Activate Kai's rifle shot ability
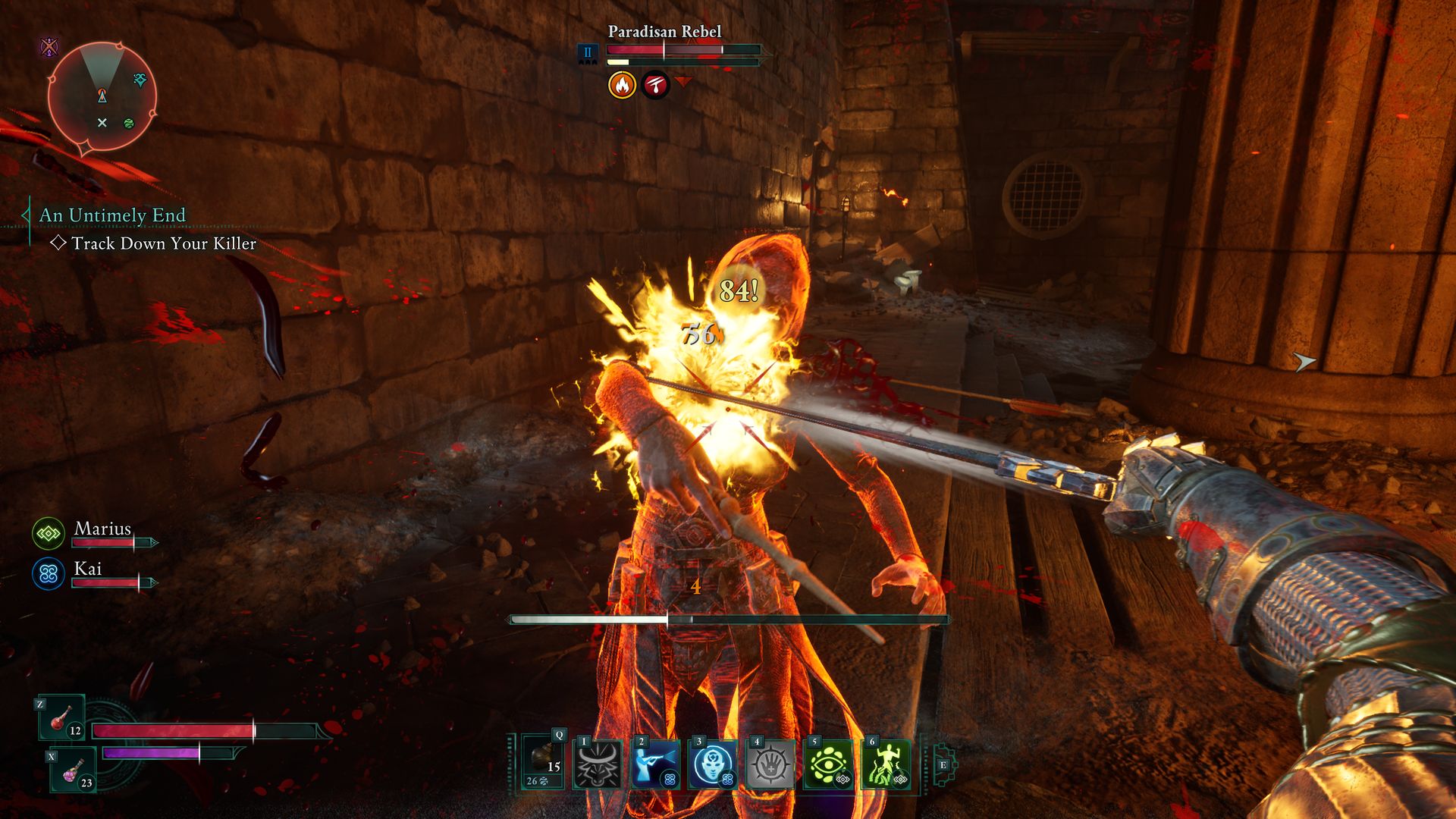 point(655,764)
